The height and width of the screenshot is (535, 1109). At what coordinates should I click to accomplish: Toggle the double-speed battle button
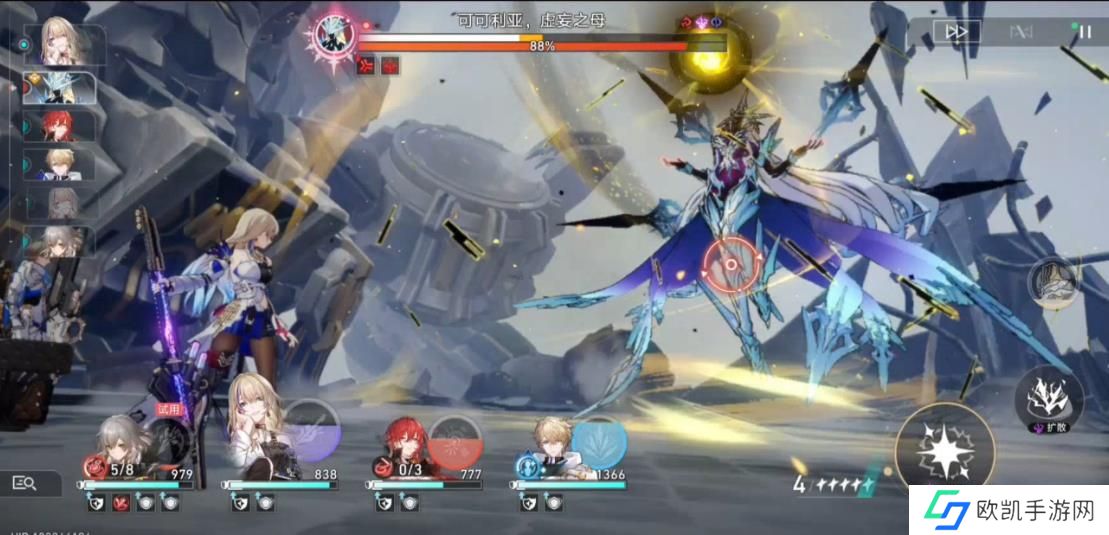coord(957,32)
